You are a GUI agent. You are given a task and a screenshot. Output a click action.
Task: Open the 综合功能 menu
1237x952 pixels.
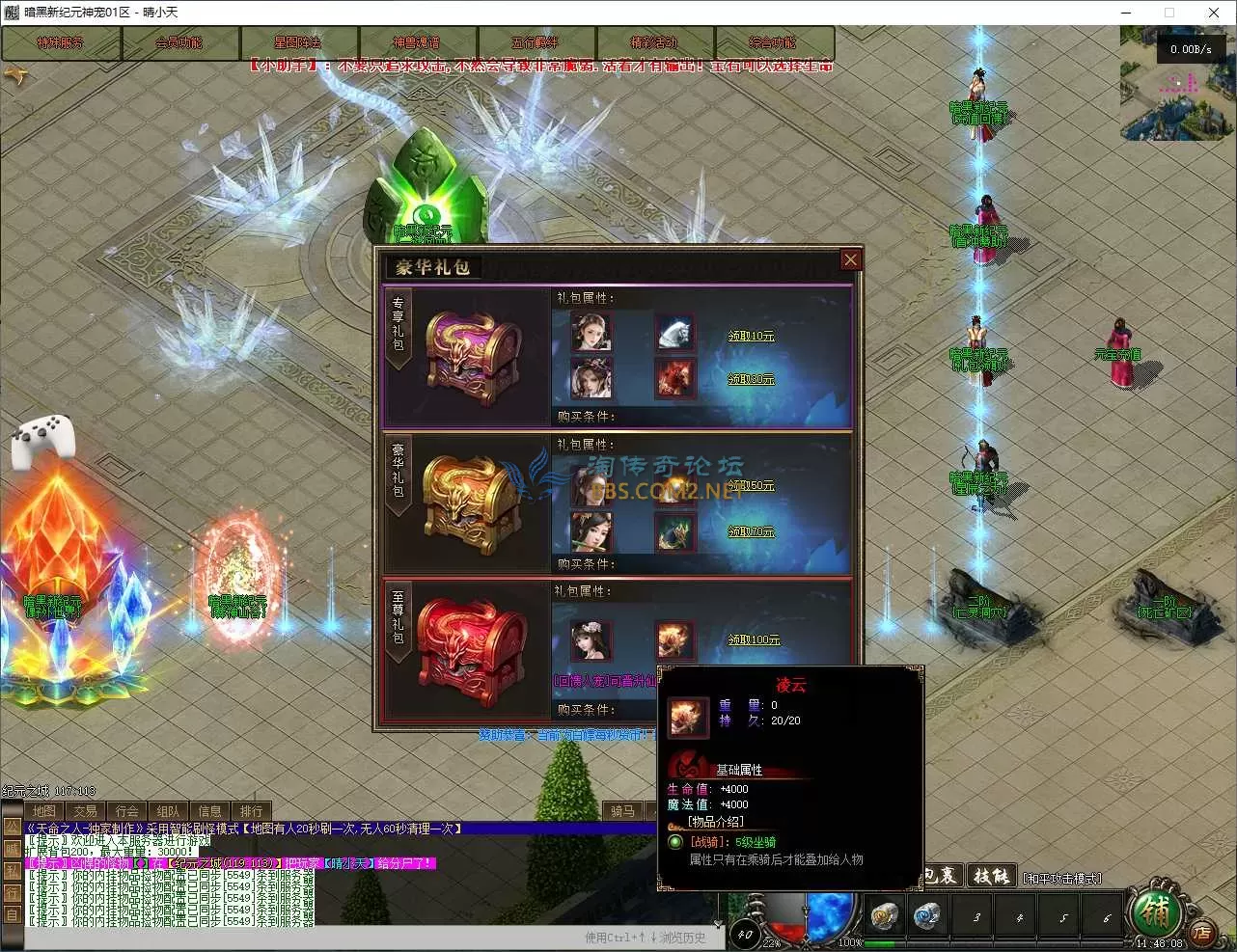pos(774,43)
